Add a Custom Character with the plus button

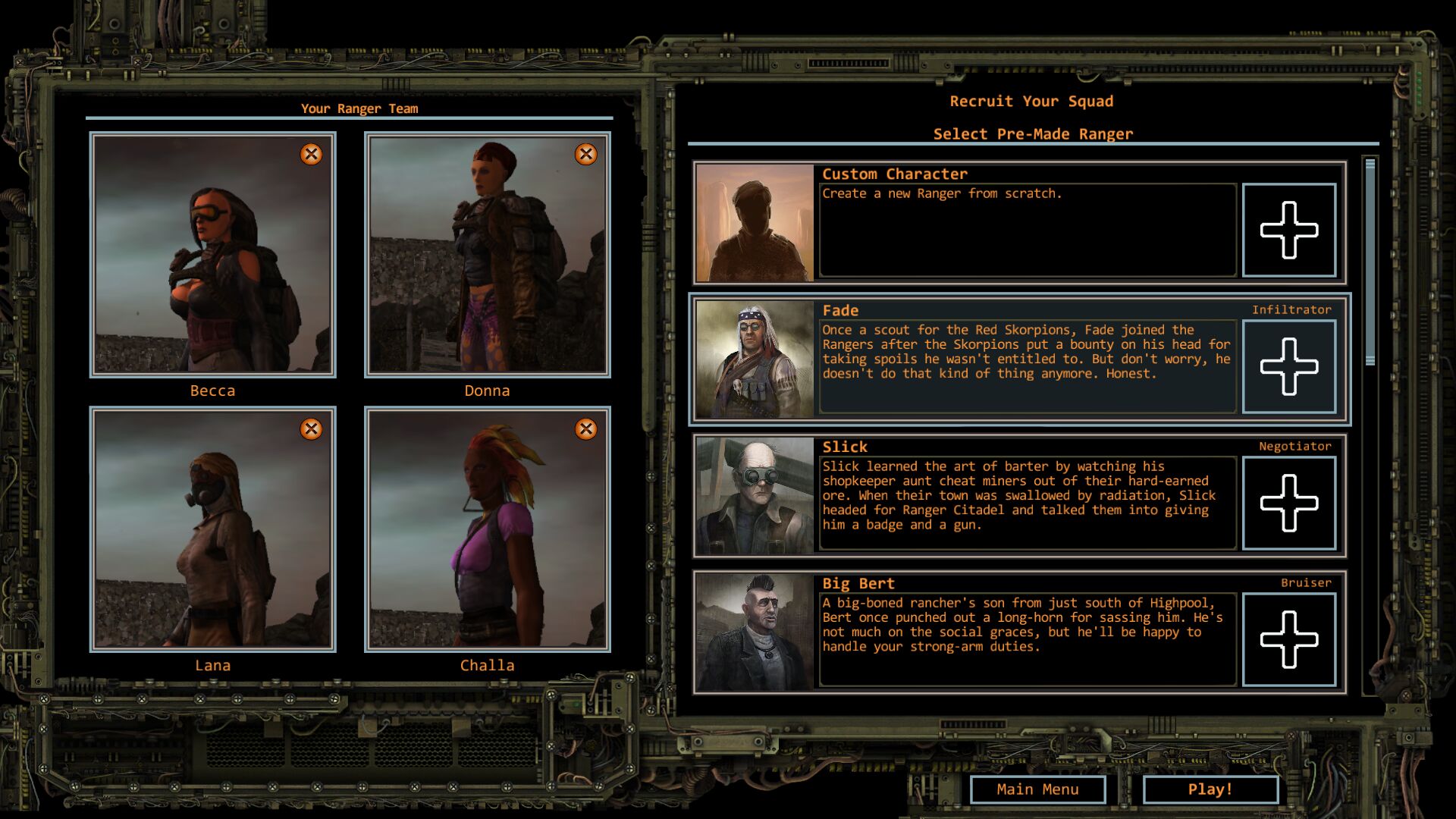(1288, 230)
